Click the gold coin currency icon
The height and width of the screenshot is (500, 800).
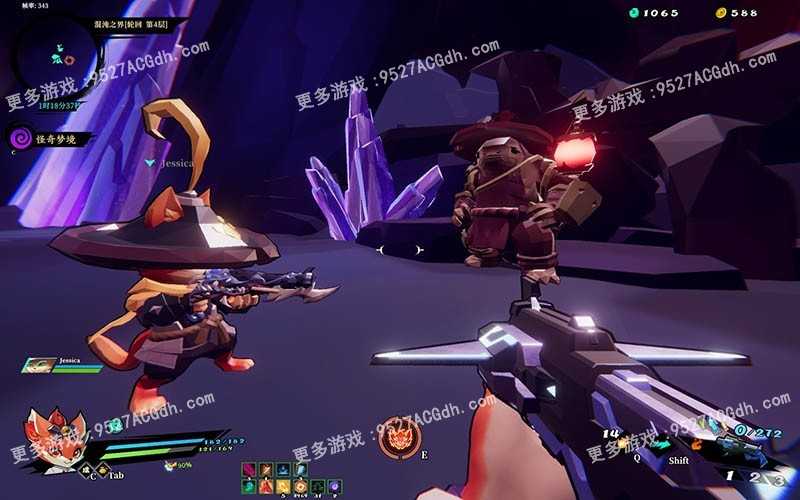tap(719, 13)
